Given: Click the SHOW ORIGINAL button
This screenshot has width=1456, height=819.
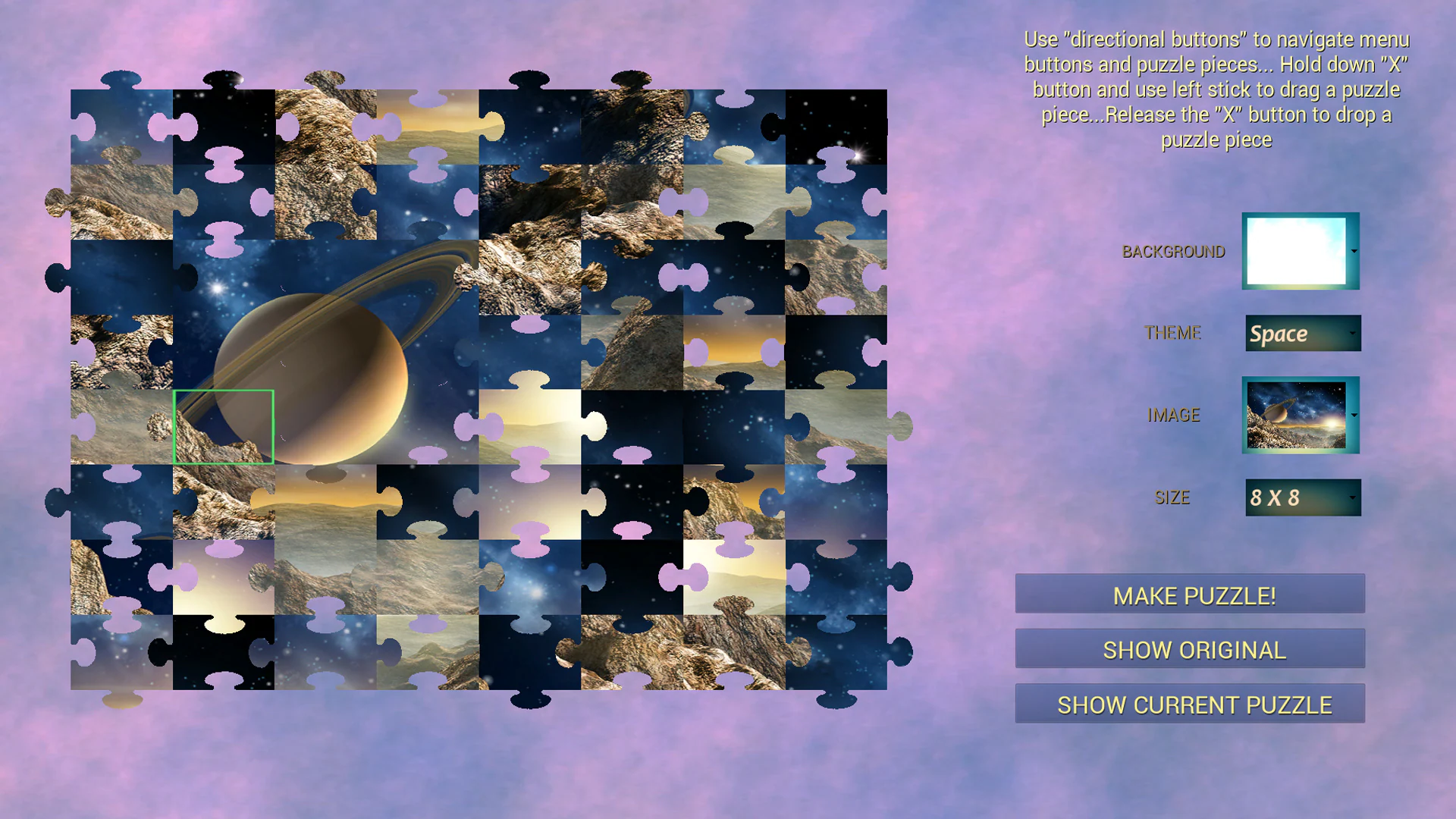Looking at the screenshot, I should [1189, 649].
